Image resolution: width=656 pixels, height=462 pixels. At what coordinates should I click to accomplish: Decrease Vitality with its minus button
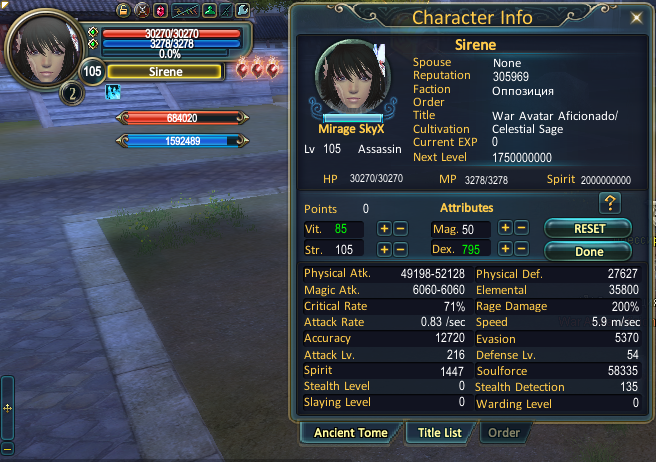coord(400,229)
